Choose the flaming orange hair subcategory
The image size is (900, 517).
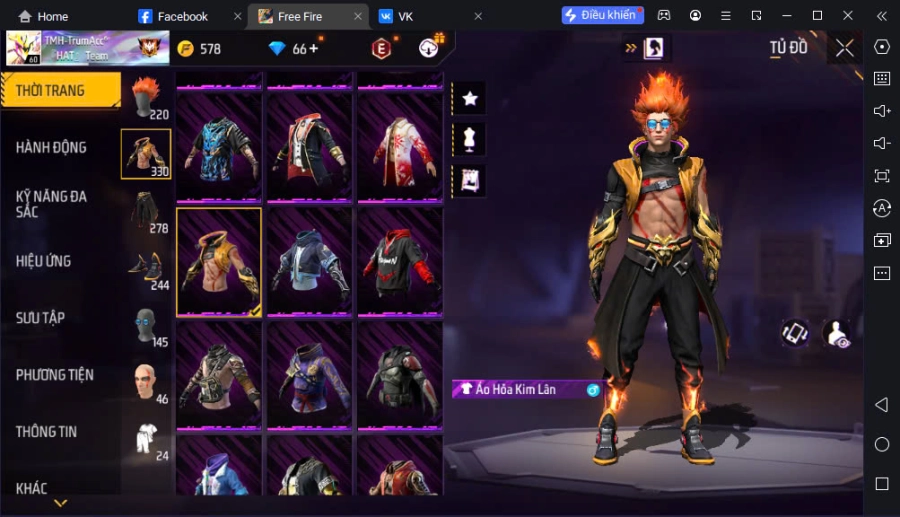point(146,97)
